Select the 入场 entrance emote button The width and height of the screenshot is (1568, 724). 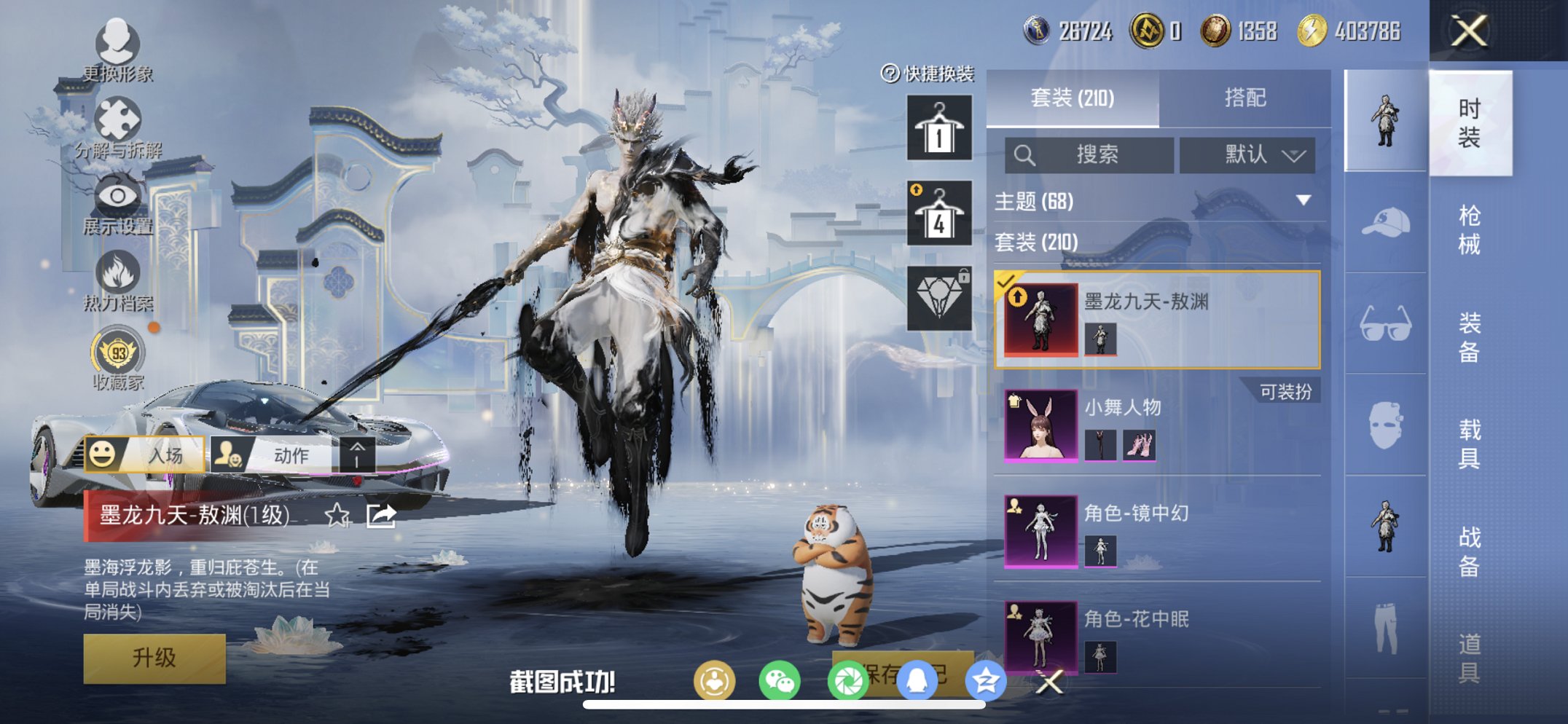click(x=145, y=455)
